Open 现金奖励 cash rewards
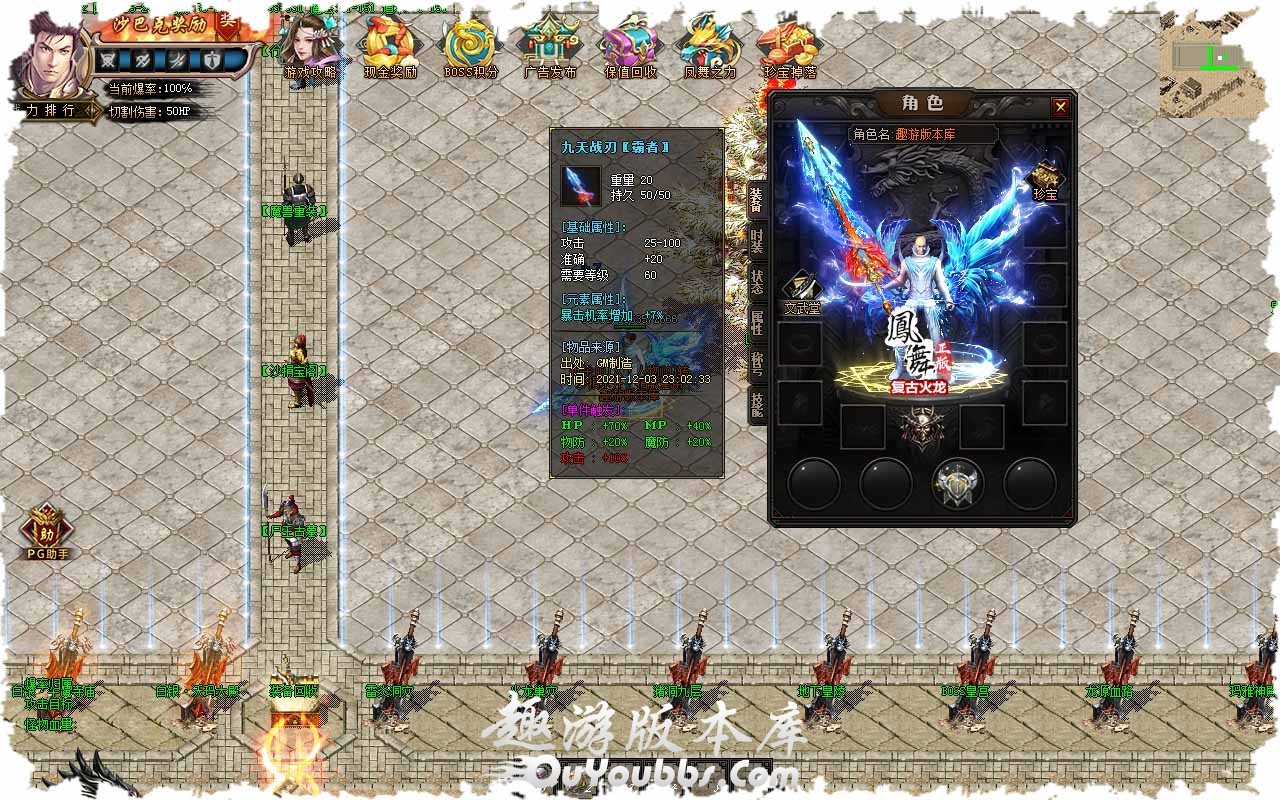Image resolution: width=1280 pixels, height=800 pixels. (x=390, y=45)
